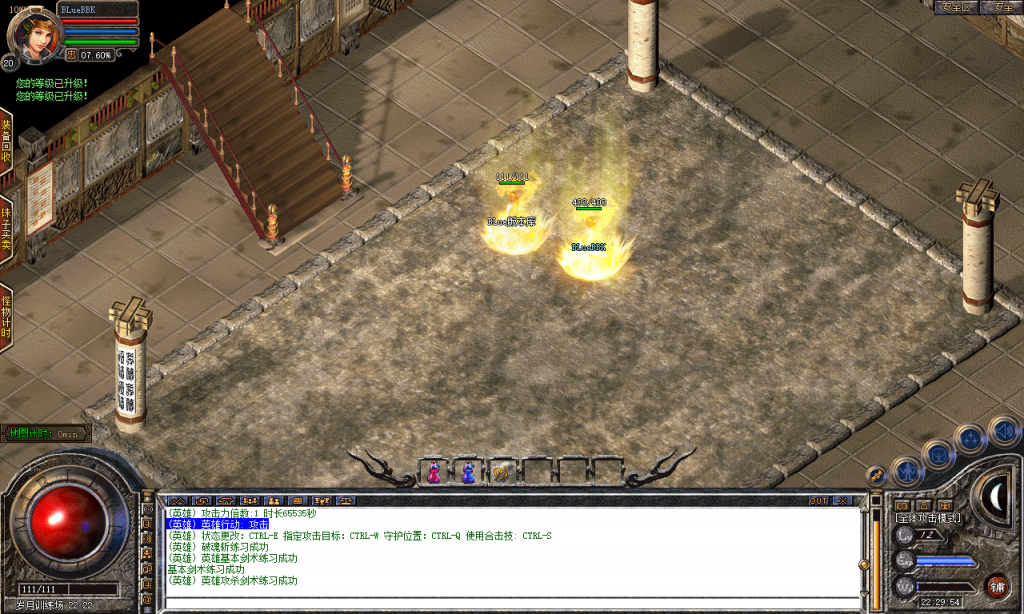Click the red 铺 shop button
This screenshot has width=1024, height=614.
(x=996, y=586)
